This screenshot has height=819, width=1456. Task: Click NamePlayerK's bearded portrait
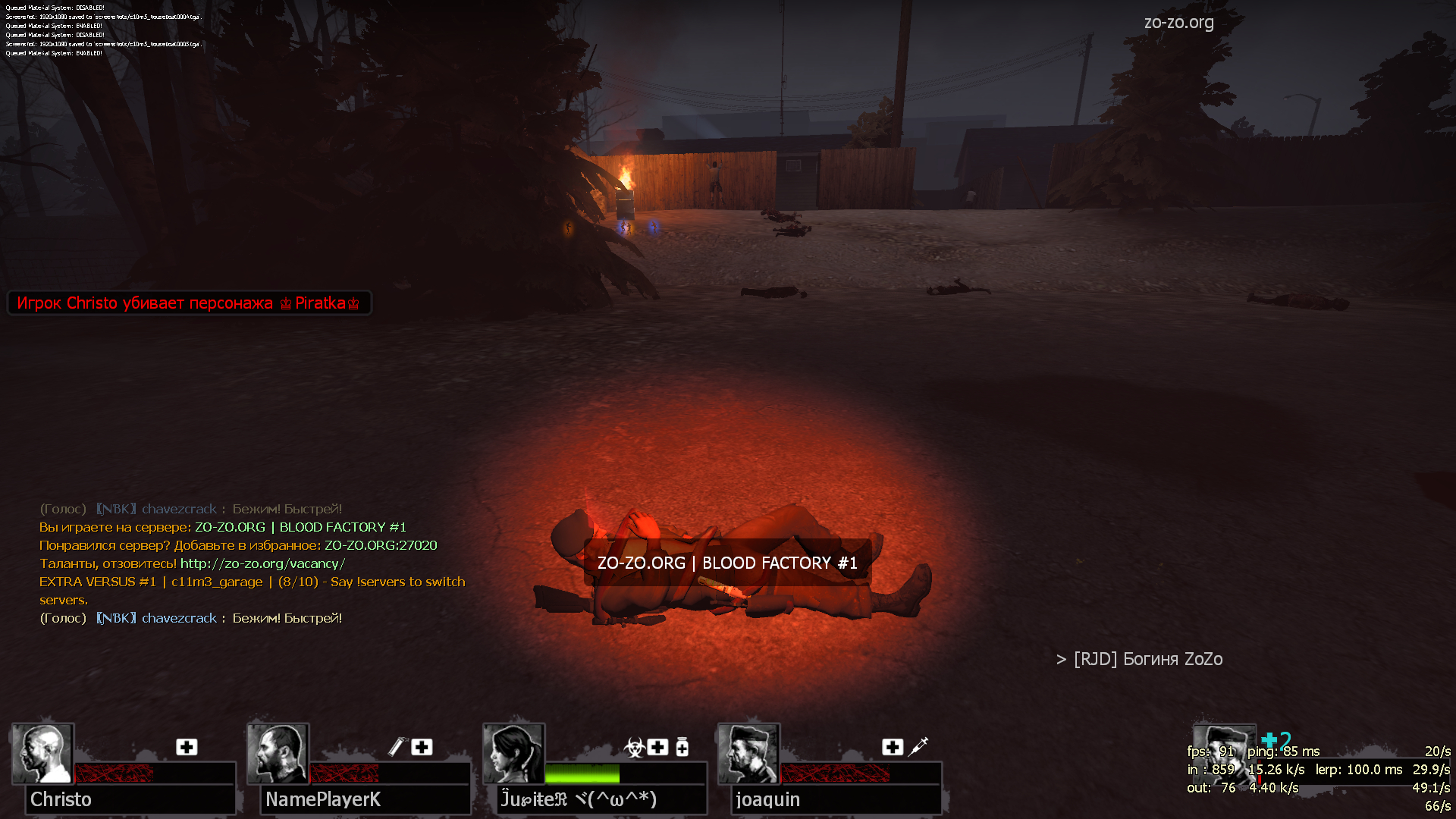pos(278,753)
